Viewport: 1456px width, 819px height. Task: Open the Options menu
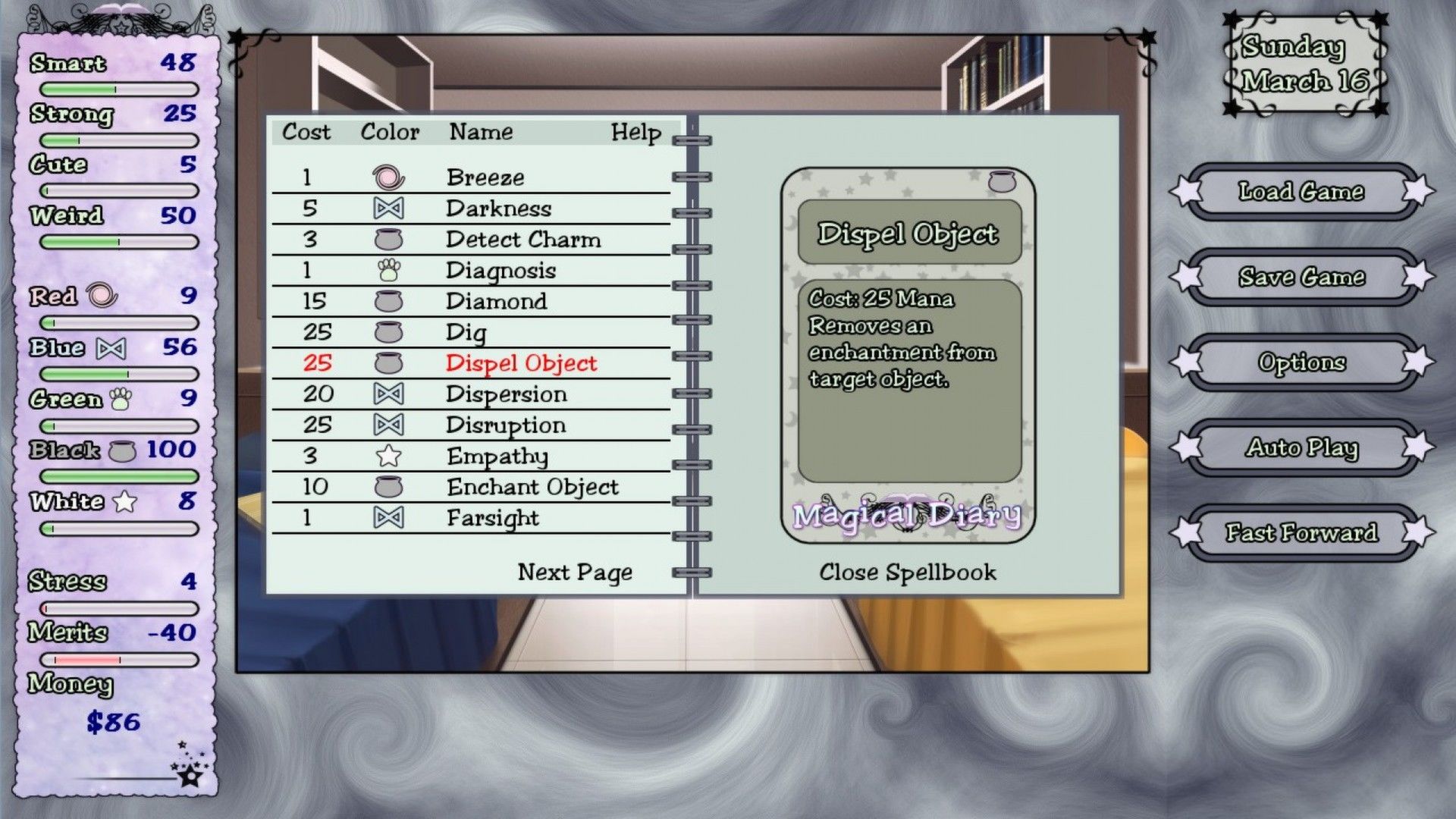click(x=1301, y=362)
